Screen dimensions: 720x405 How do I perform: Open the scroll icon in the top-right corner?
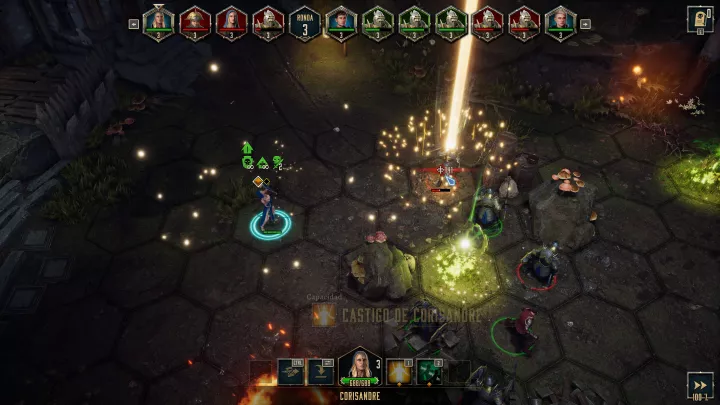coord(700,19)
